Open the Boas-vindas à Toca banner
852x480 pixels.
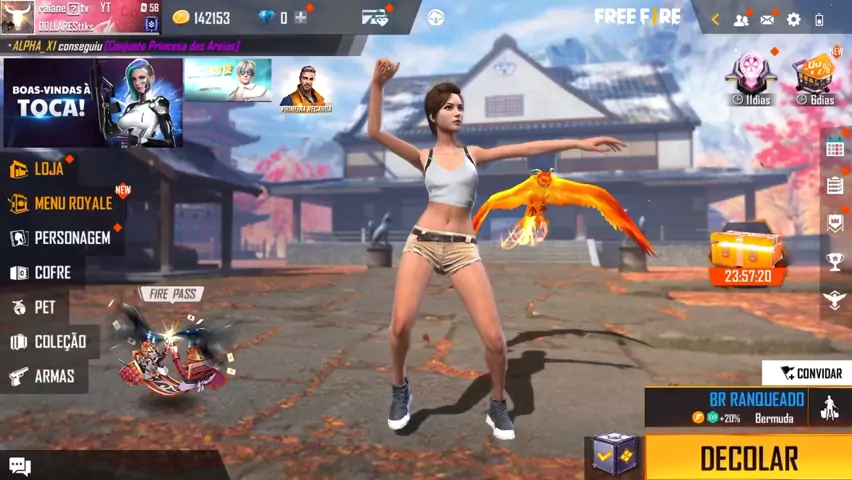pos(92,103)
